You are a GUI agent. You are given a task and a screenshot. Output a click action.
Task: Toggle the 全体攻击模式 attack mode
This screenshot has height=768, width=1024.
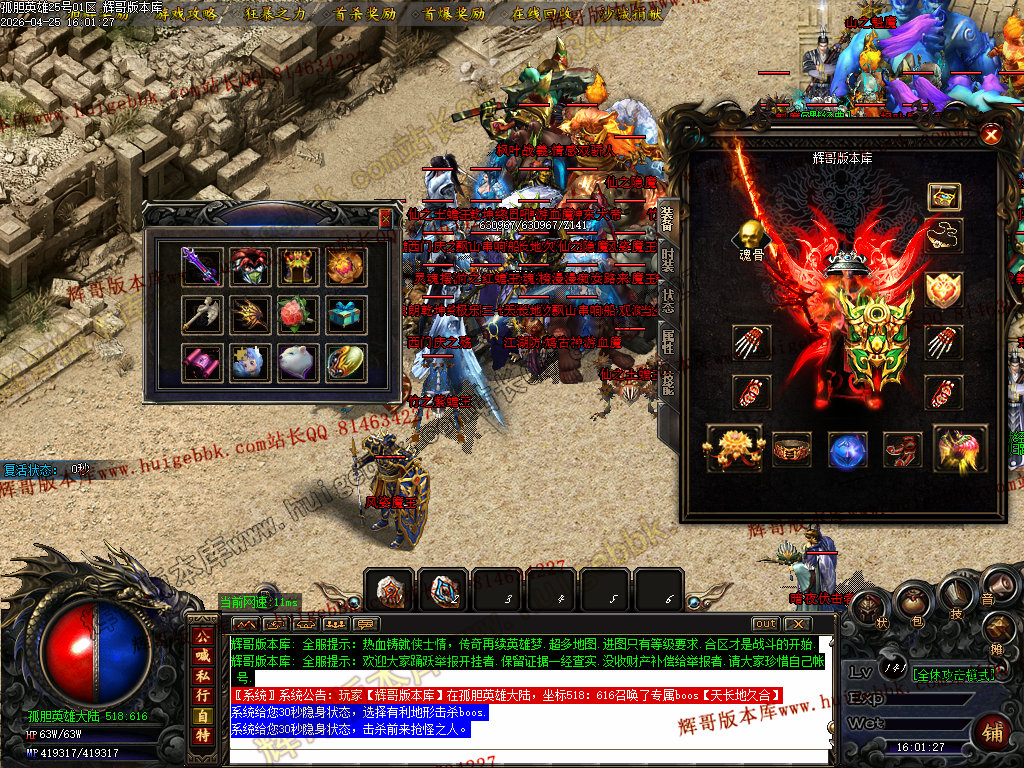coord(953,674)
